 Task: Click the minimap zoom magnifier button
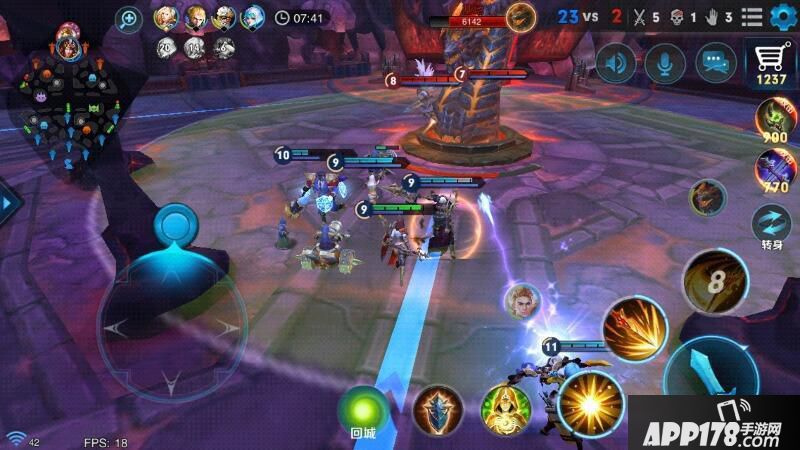coord(130,17)
